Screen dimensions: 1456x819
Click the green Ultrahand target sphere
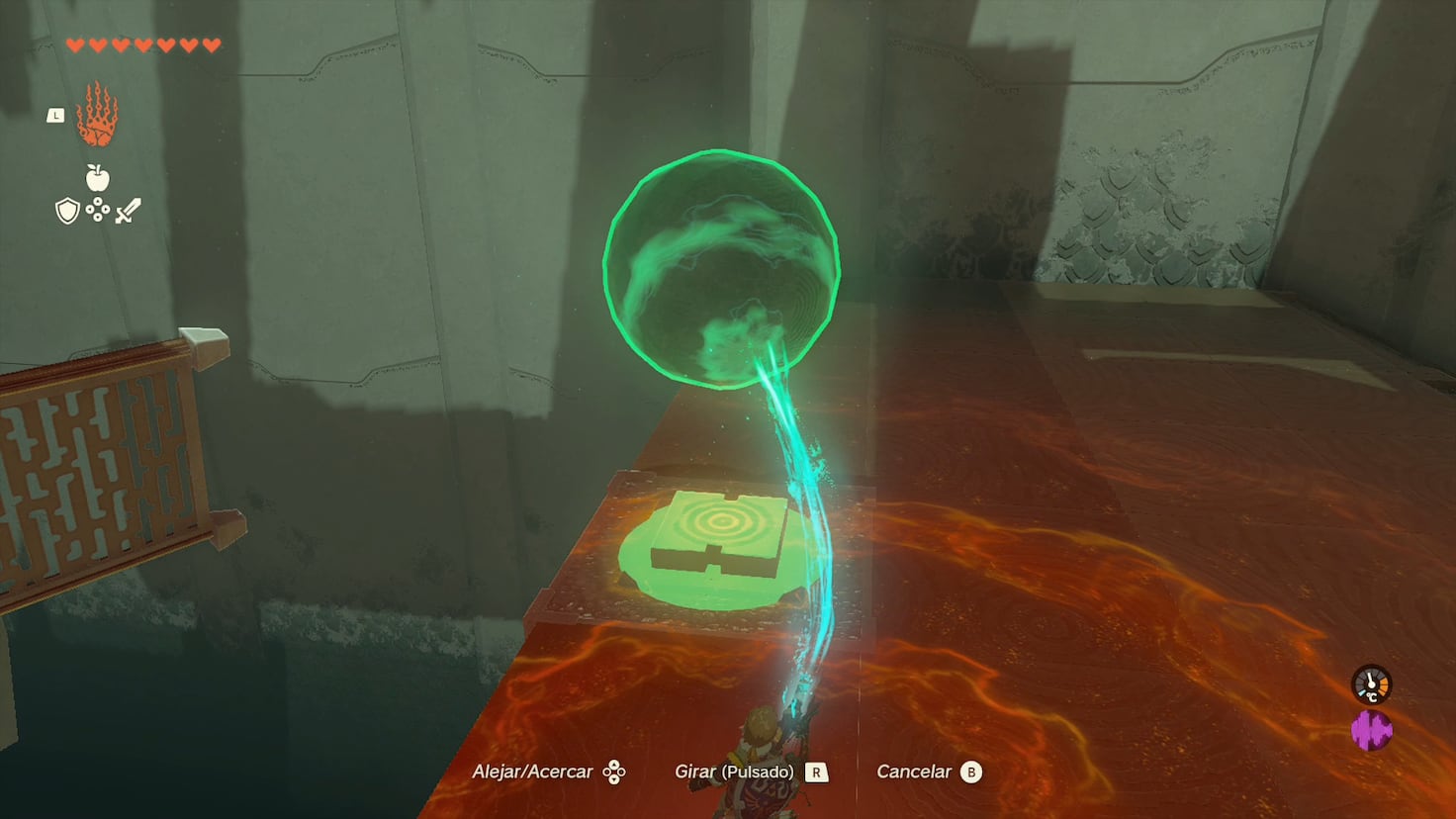[720, 269]
